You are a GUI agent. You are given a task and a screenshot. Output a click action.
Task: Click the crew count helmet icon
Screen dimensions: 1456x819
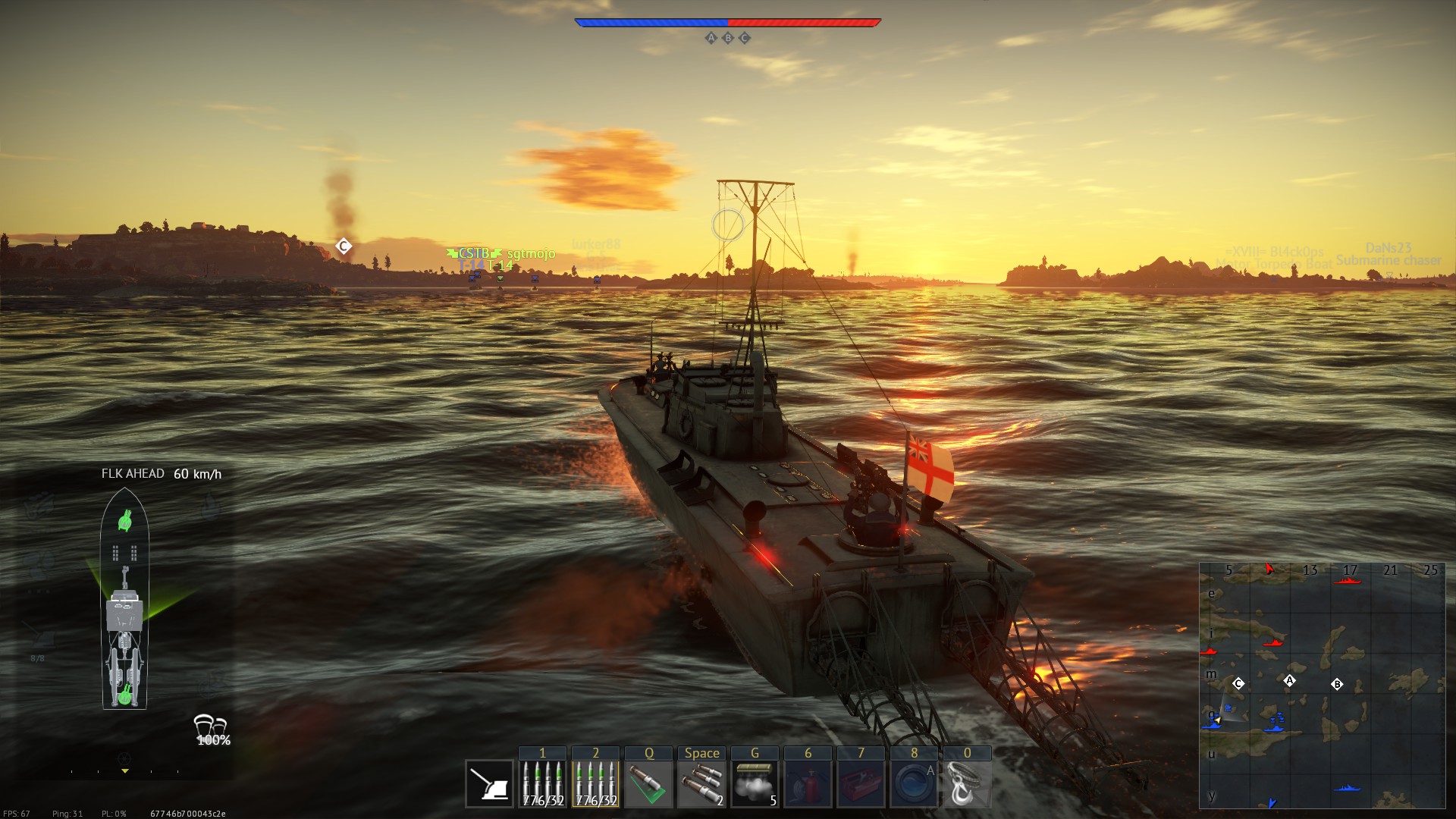pos(210,725)
